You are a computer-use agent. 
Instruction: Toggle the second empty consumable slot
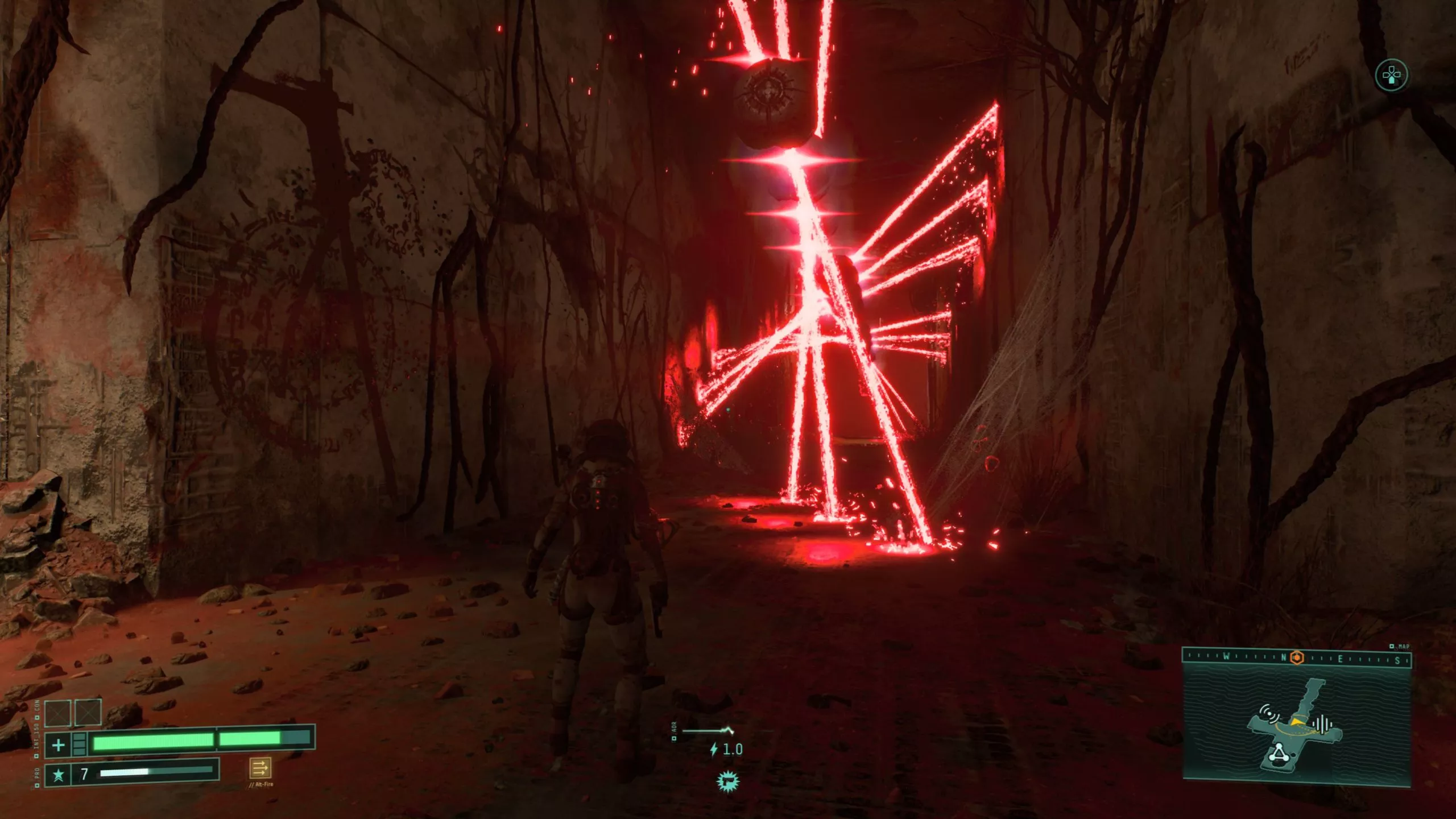click(x=88, y=712)
